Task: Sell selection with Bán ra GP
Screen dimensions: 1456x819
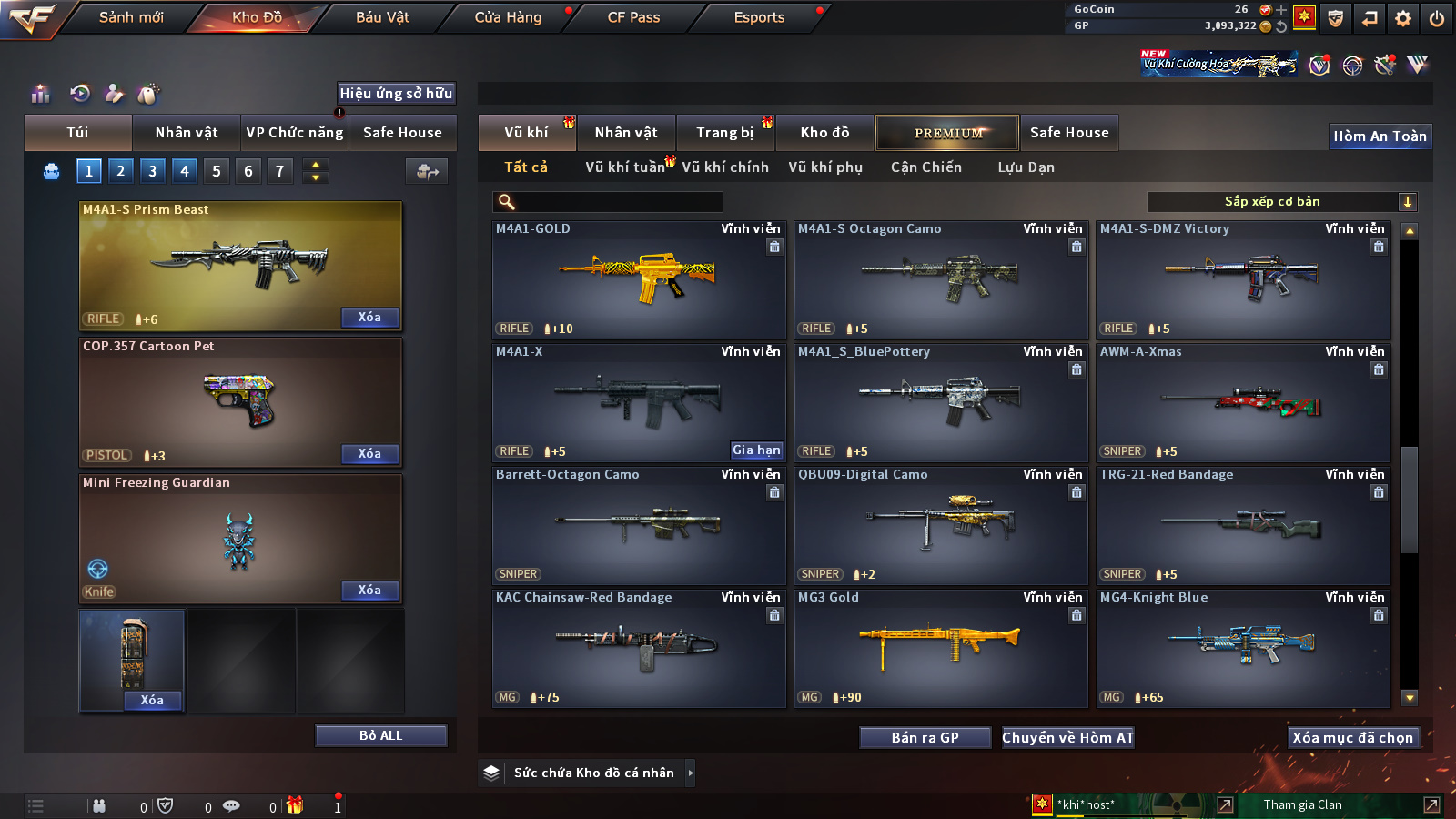Action: coord(925,738)
